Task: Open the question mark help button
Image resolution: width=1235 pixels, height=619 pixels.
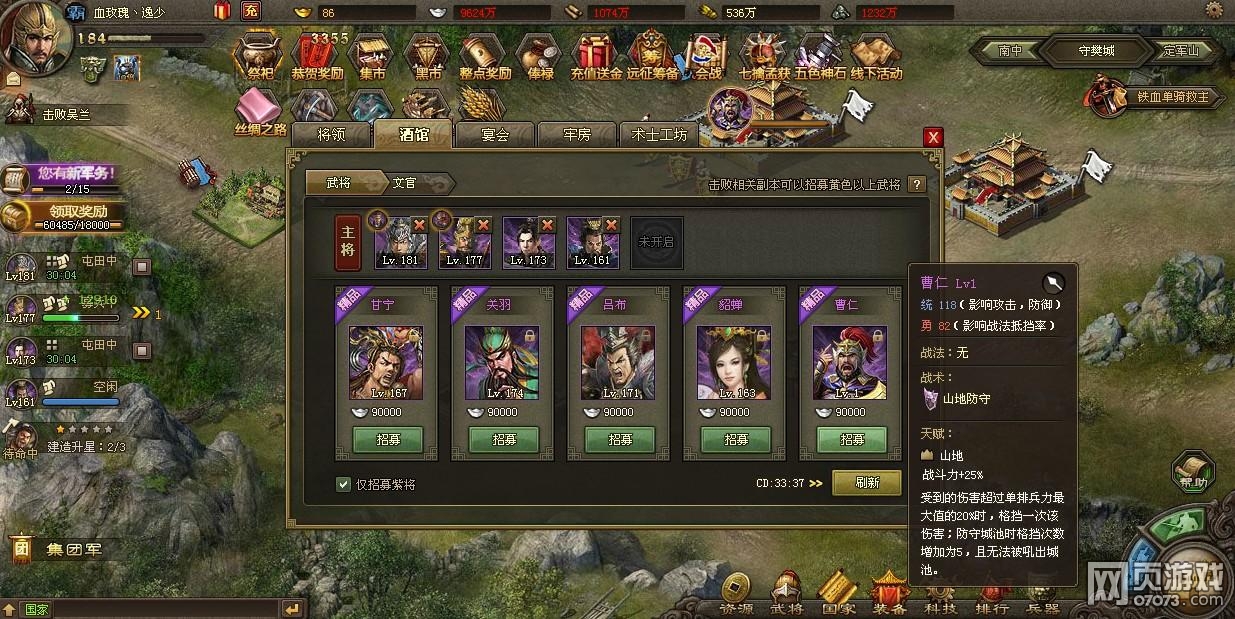Action: click(916, 184)
